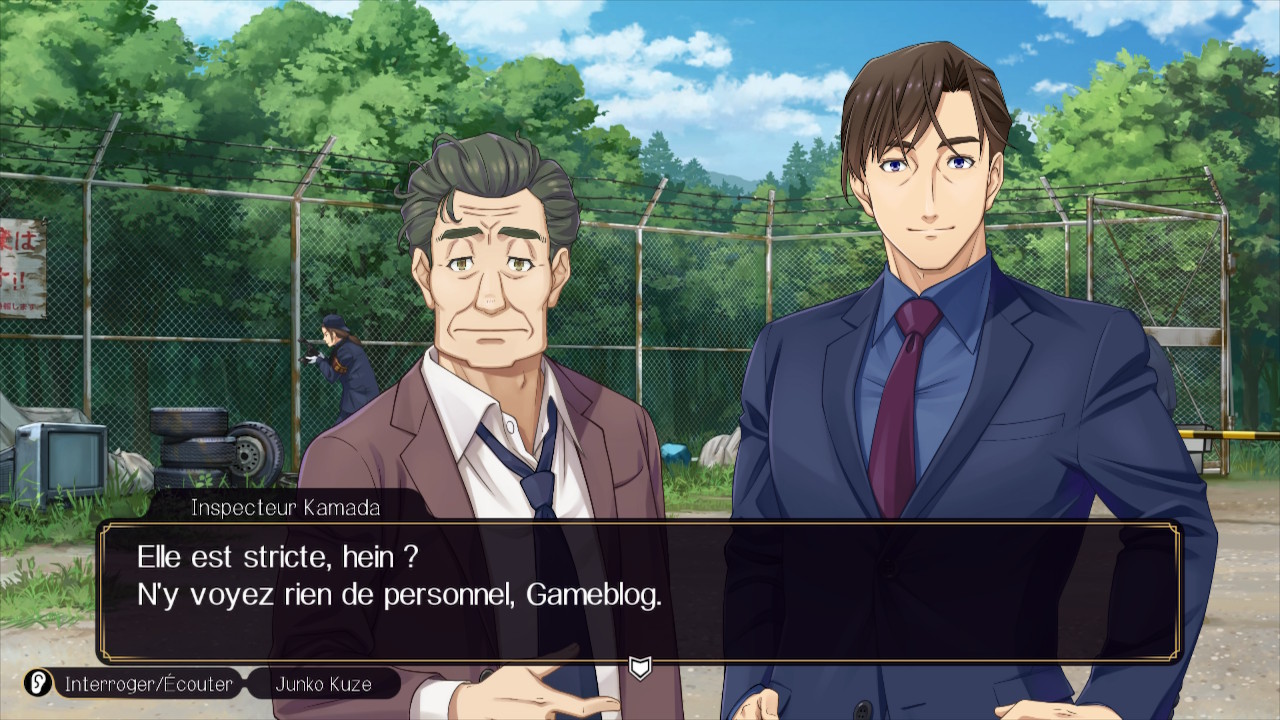Click the ear icon beside Interroger/Écouter

[x=39, y=684]
